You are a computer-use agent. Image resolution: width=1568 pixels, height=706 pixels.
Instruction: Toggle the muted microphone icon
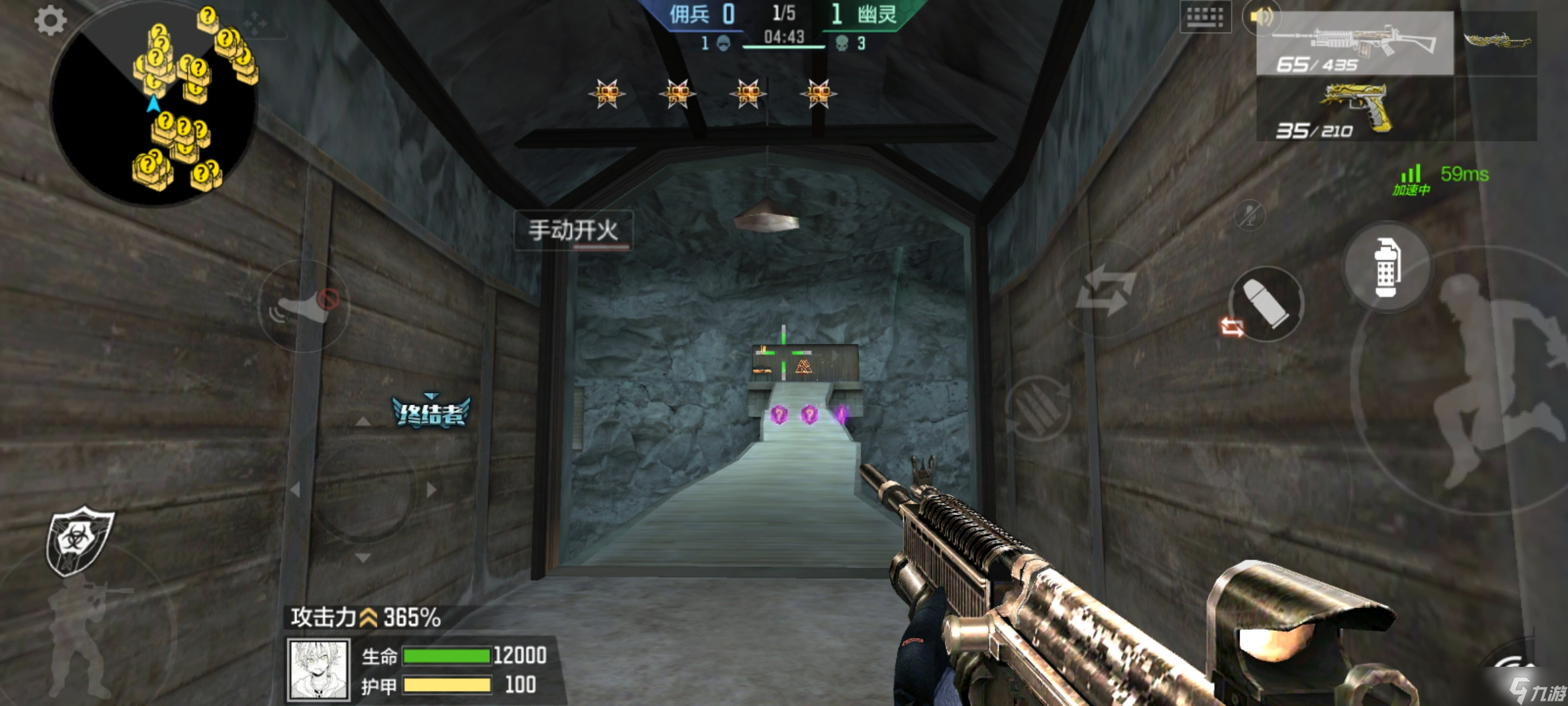point(1250,214)
